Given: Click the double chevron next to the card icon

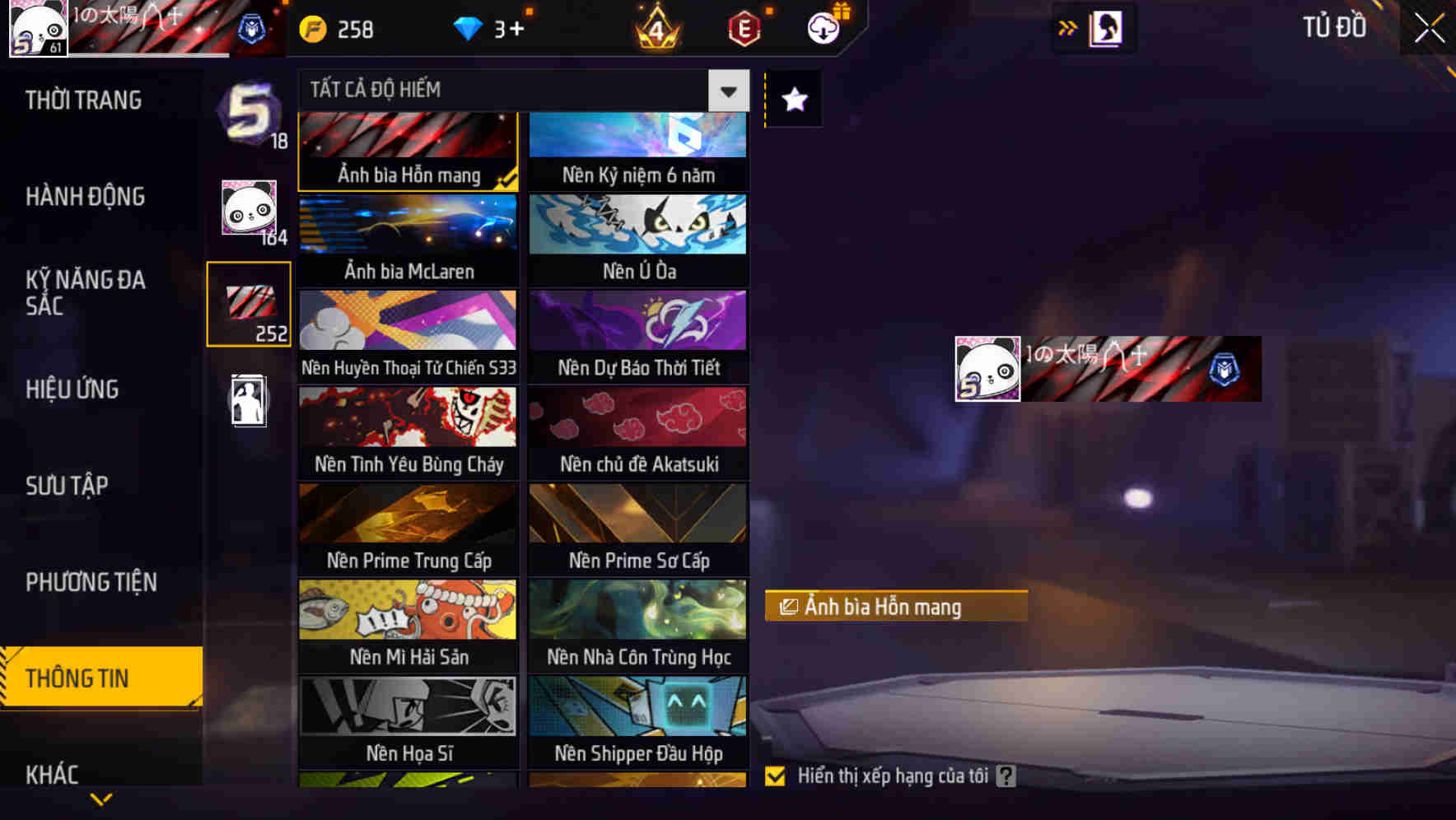Looking at the screenshot, I should pos(1068,27).
